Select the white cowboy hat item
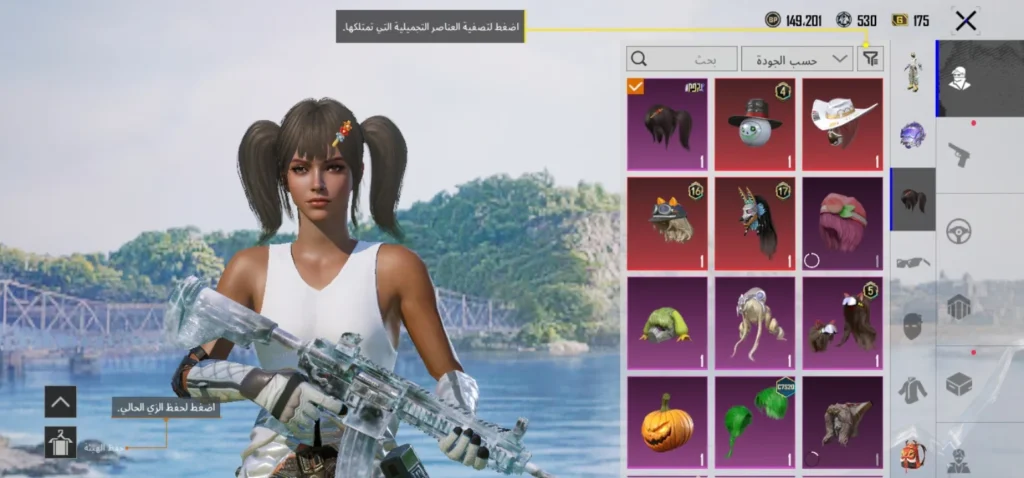Viewport: 1024px width, 478px height. click(x=842, y=125)
